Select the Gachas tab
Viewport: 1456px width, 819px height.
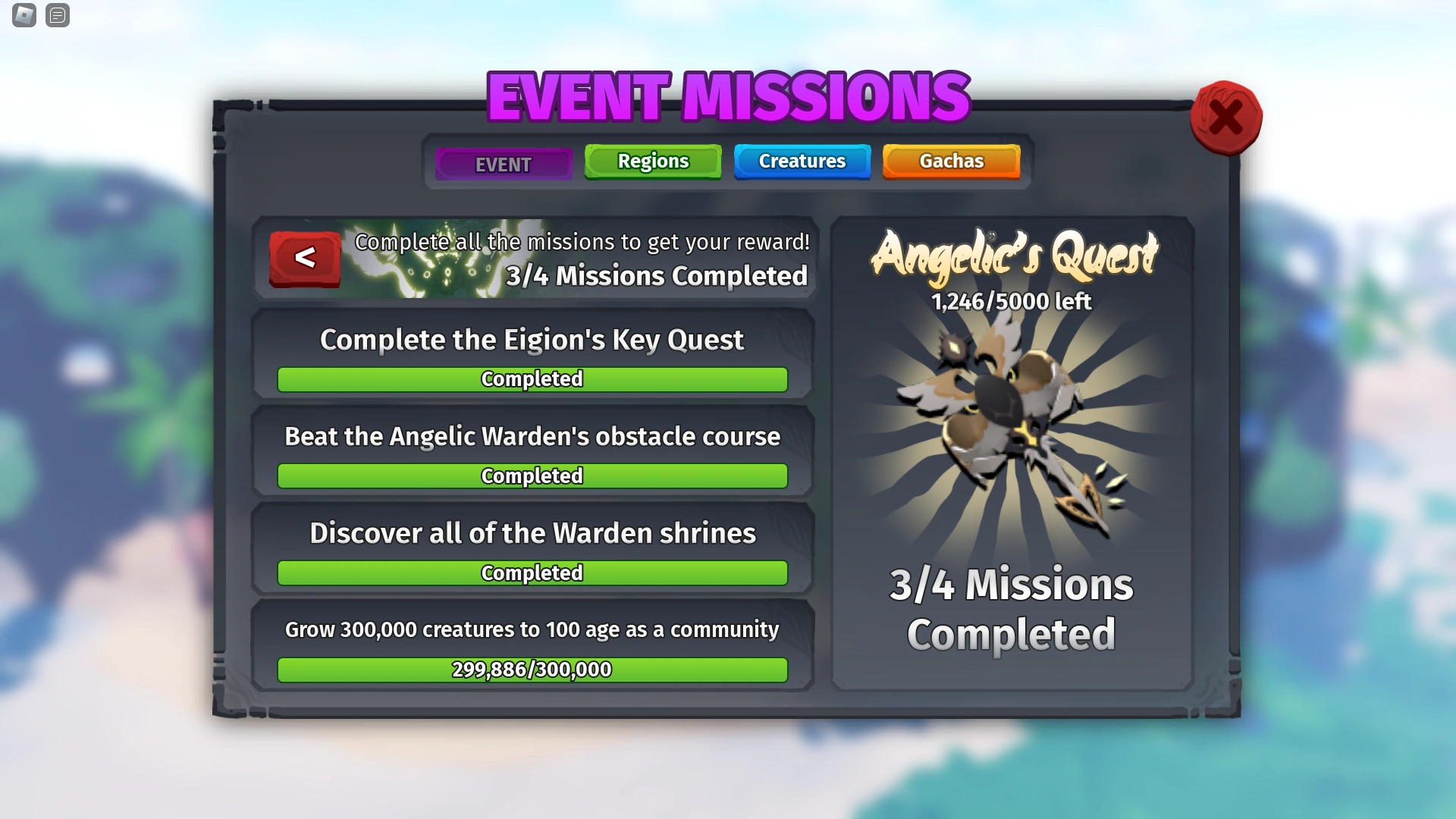click(x=951, y=161)
